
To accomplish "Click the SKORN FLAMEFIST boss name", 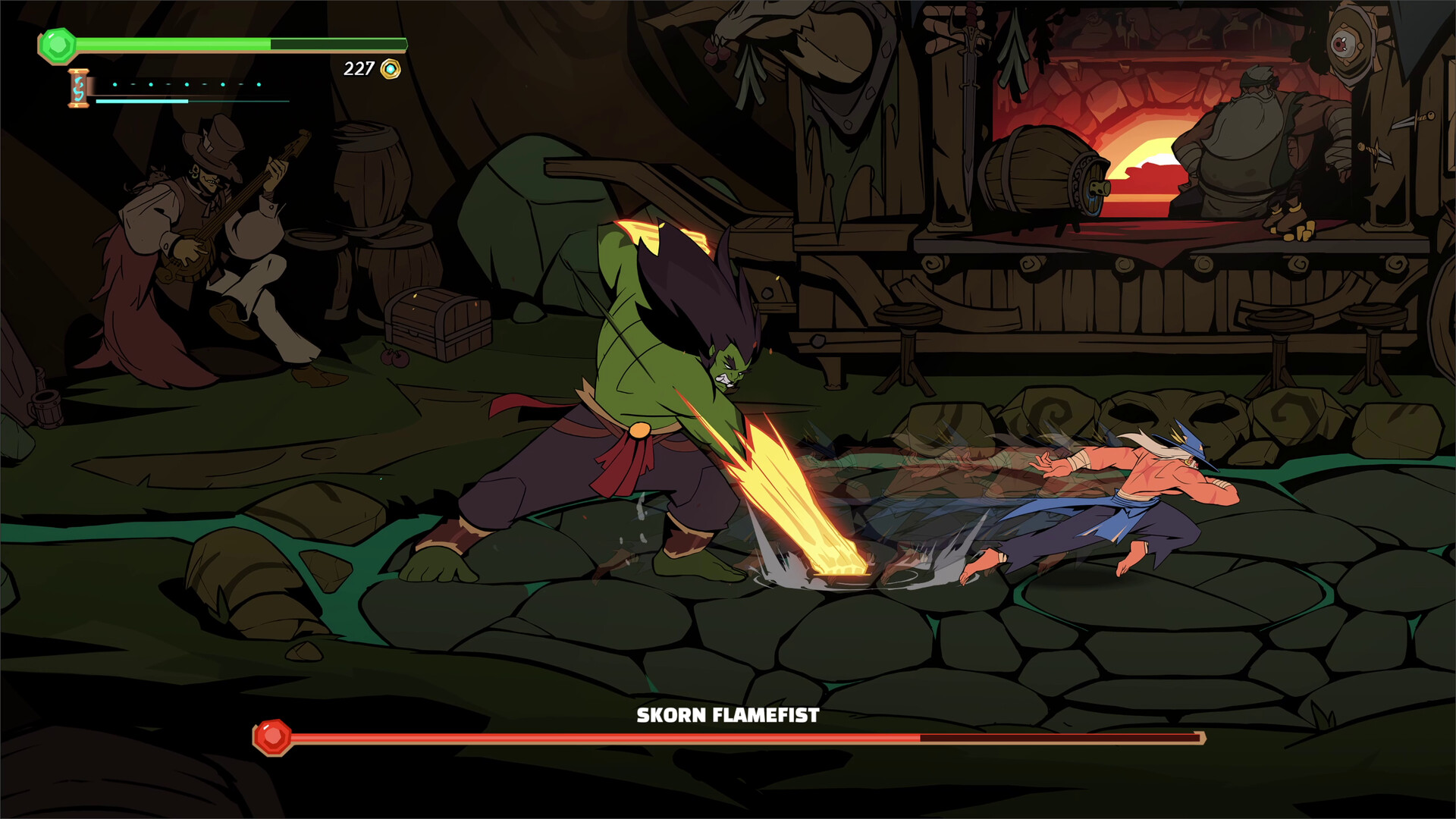I will tap(726, 714).
